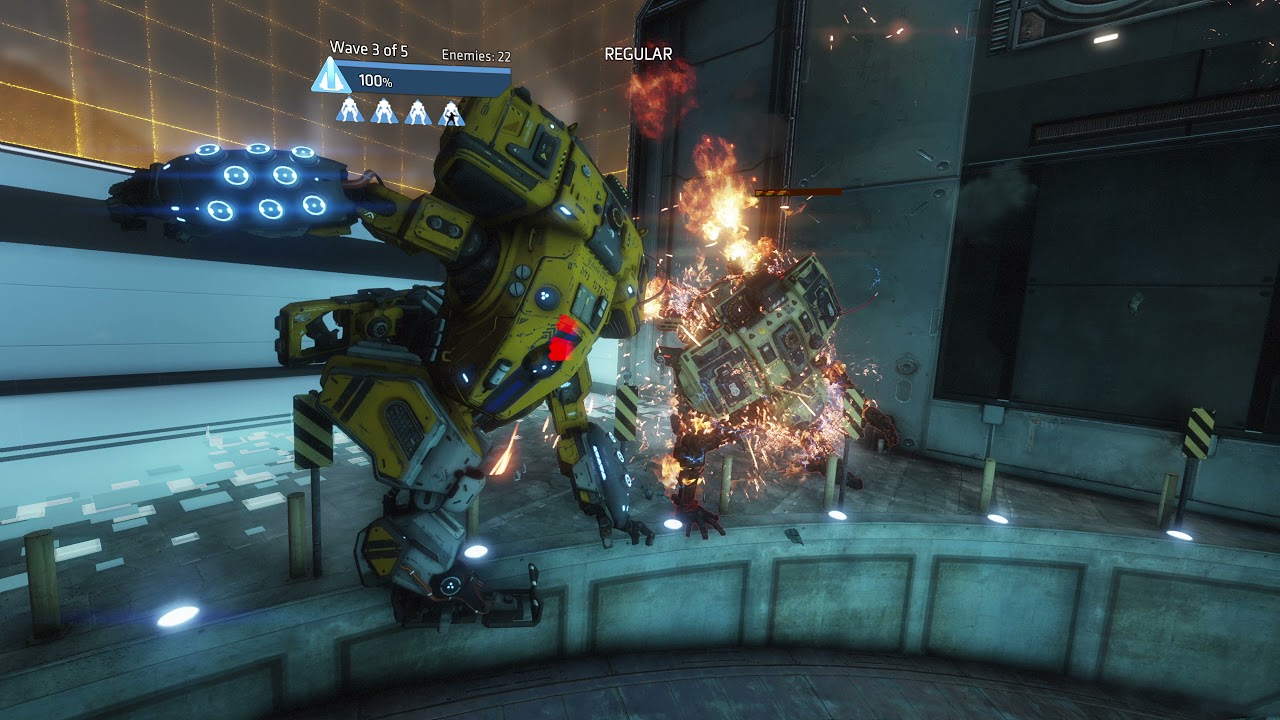1280x720 pixels.
Task: Click the Harvester triangle icon
Action: coord(329,77)
